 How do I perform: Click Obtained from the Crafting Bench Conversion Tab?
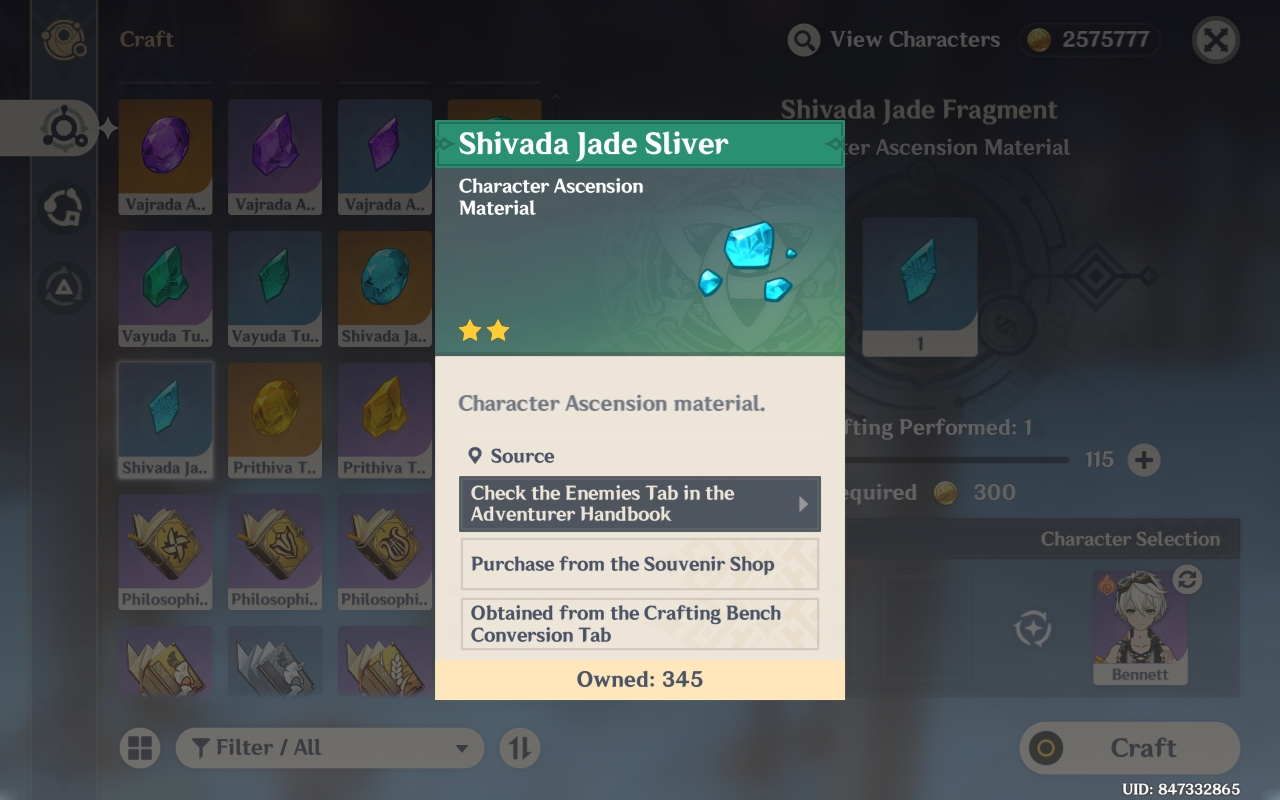click(x=639, y=623)
